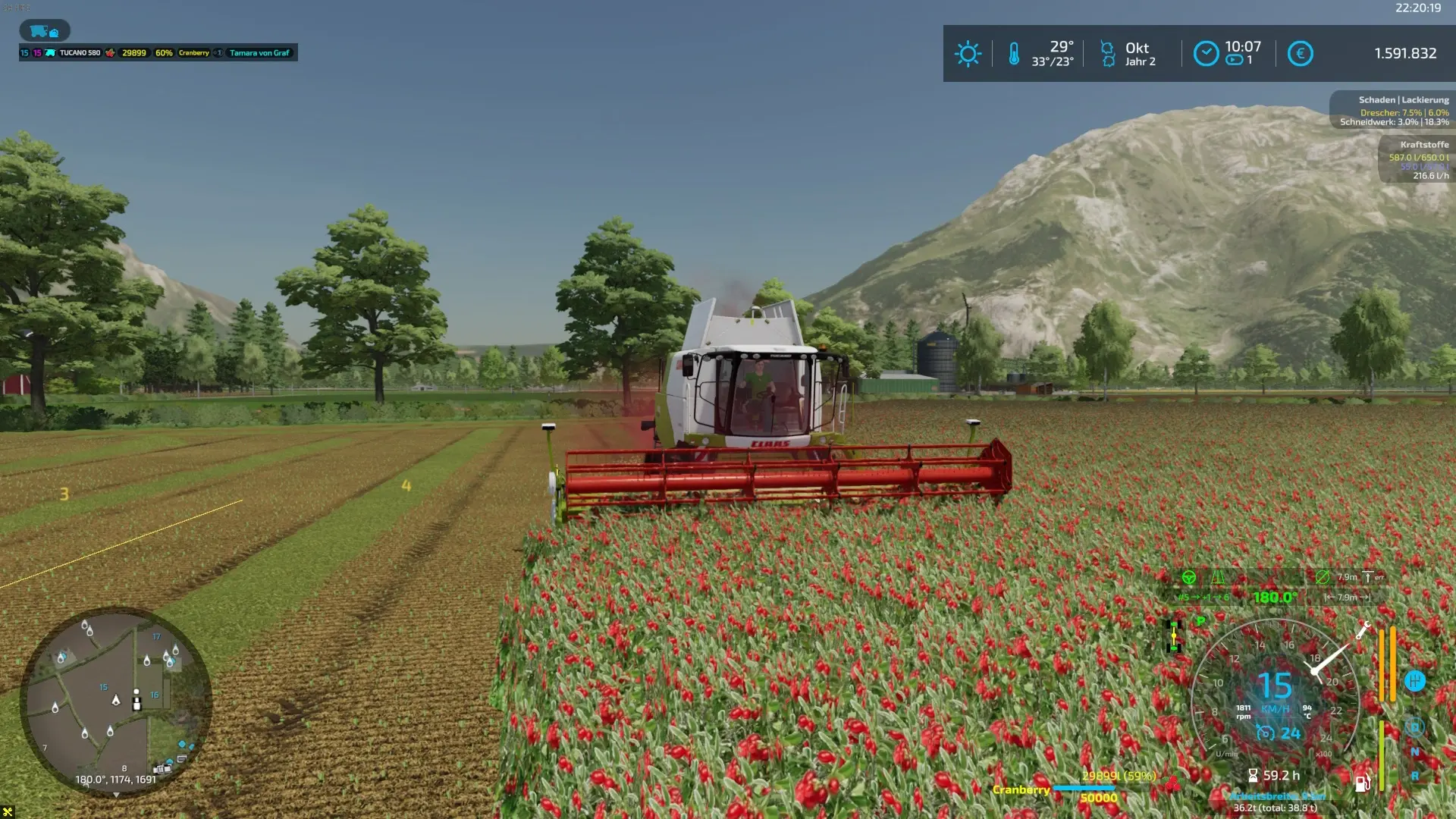Select the TUCANO 580 vehicle label

80,53
